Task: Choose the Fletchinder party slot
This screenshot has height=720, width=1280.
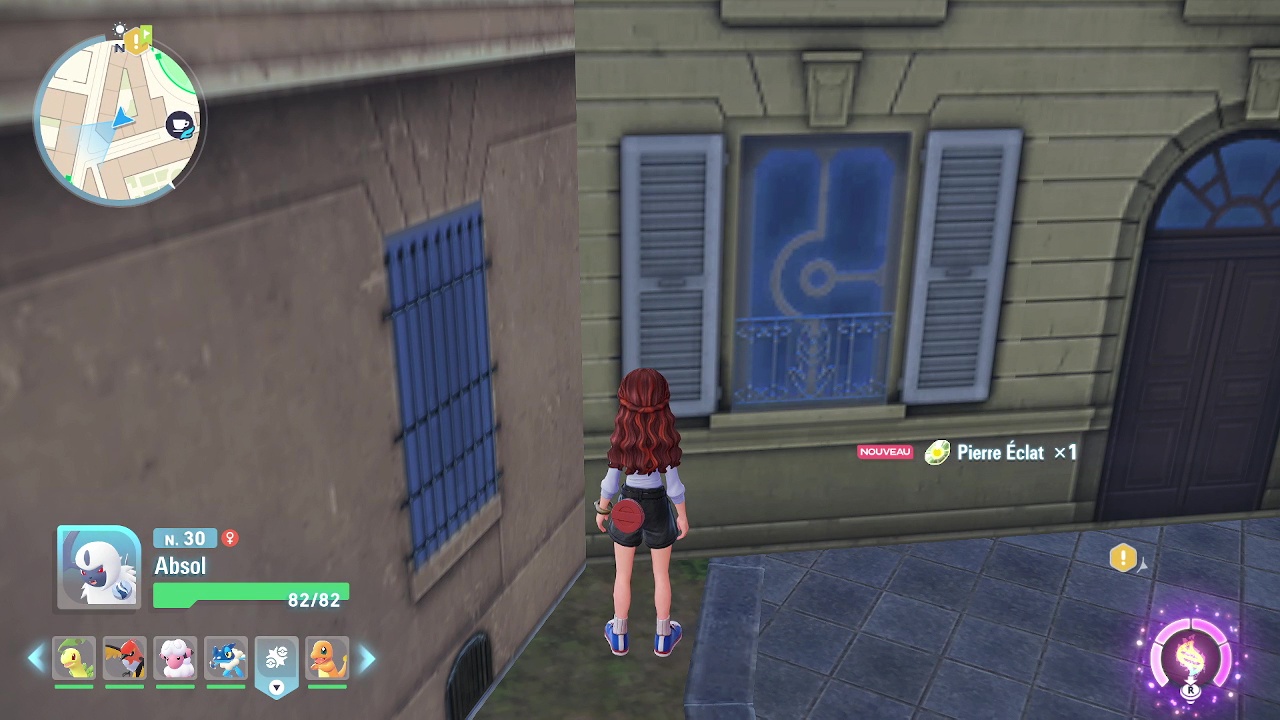Action: click(x=125, y=658)
